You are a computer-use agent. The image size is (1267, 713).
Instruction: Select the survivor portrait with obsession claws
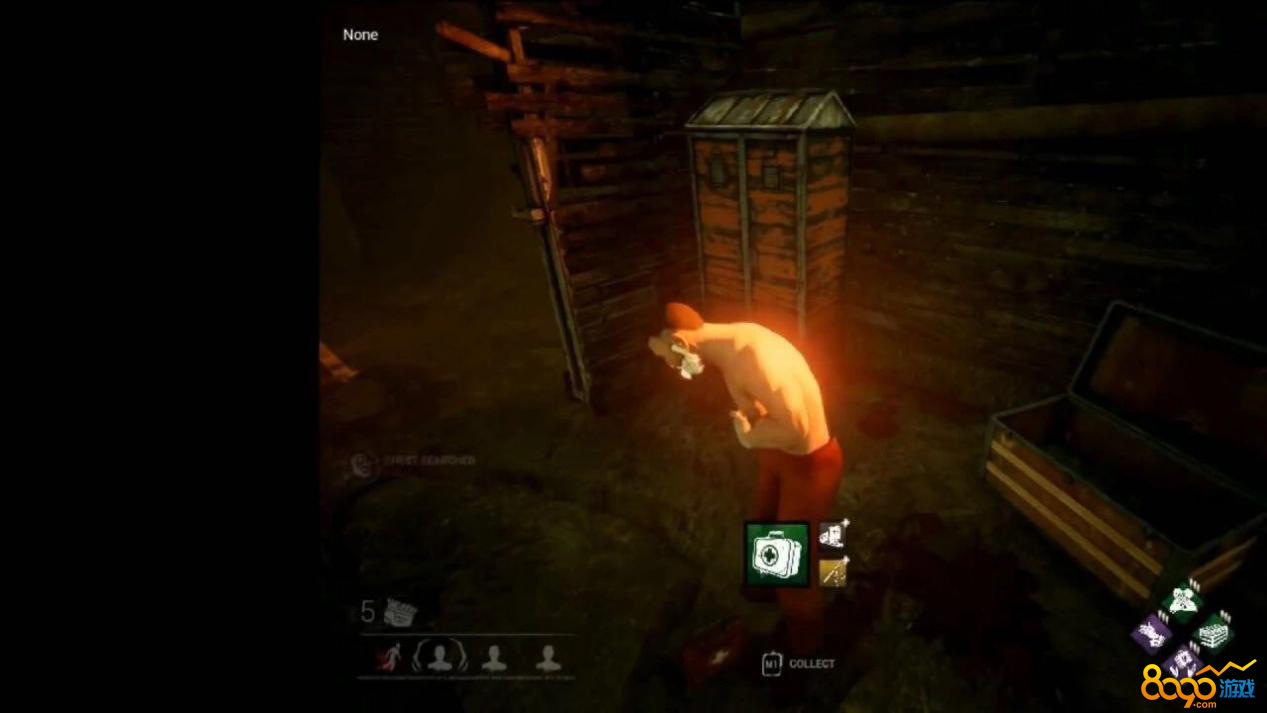pyautogui.click(x=440, y=657)
